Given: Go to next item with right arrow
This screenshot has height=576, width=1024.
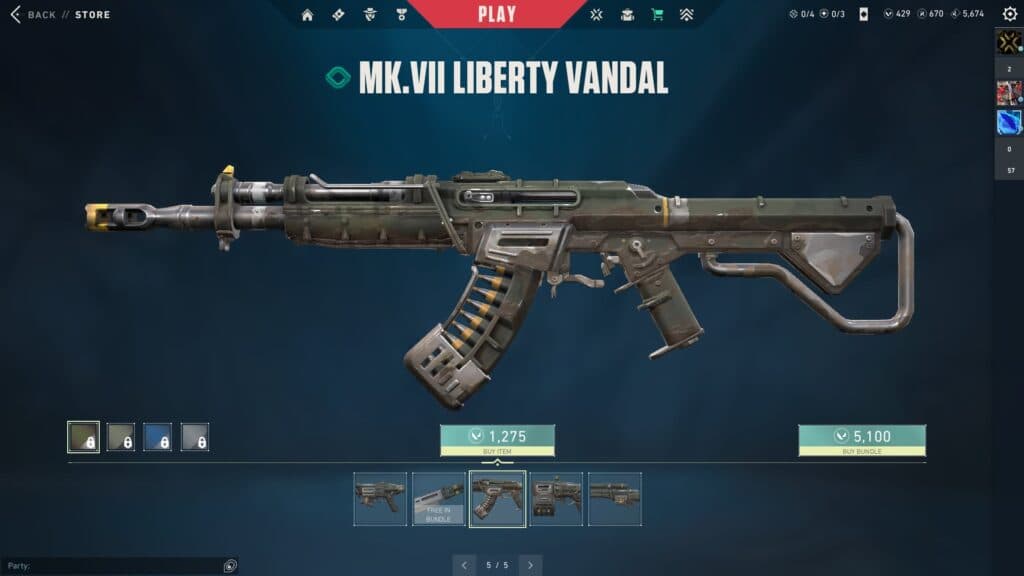Looking at the screenshot, I should pyautogui.click(x=530, y=565).
